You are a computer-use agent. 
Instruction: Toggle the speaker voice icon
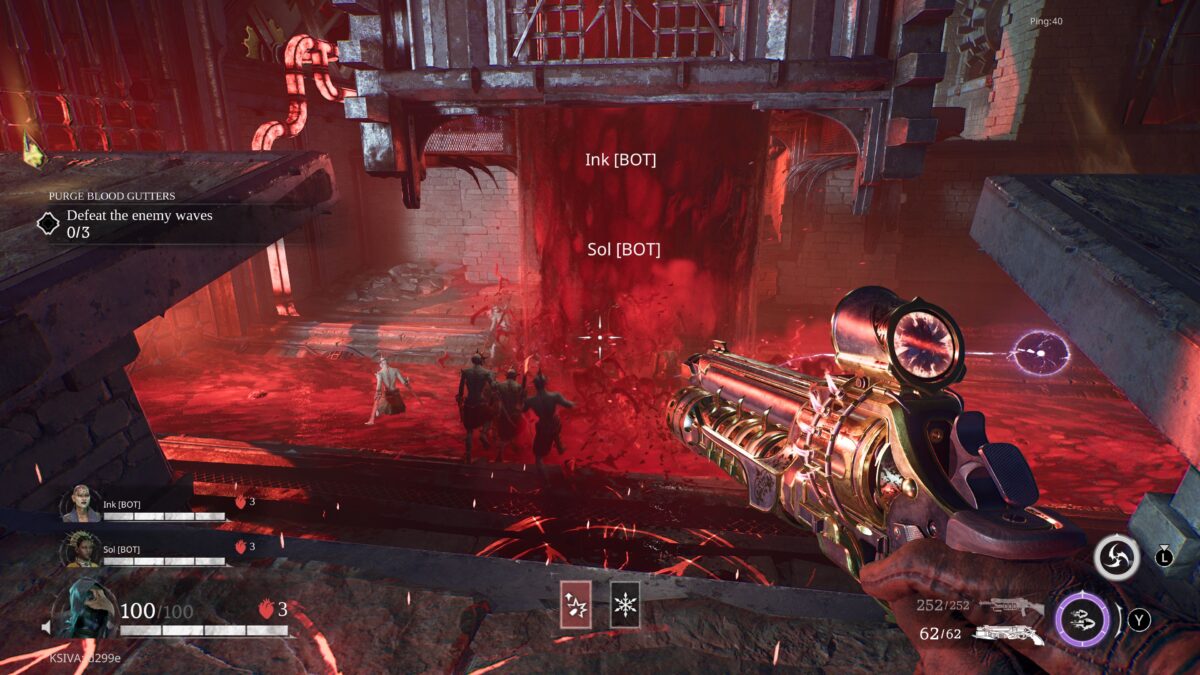(47, 627)
